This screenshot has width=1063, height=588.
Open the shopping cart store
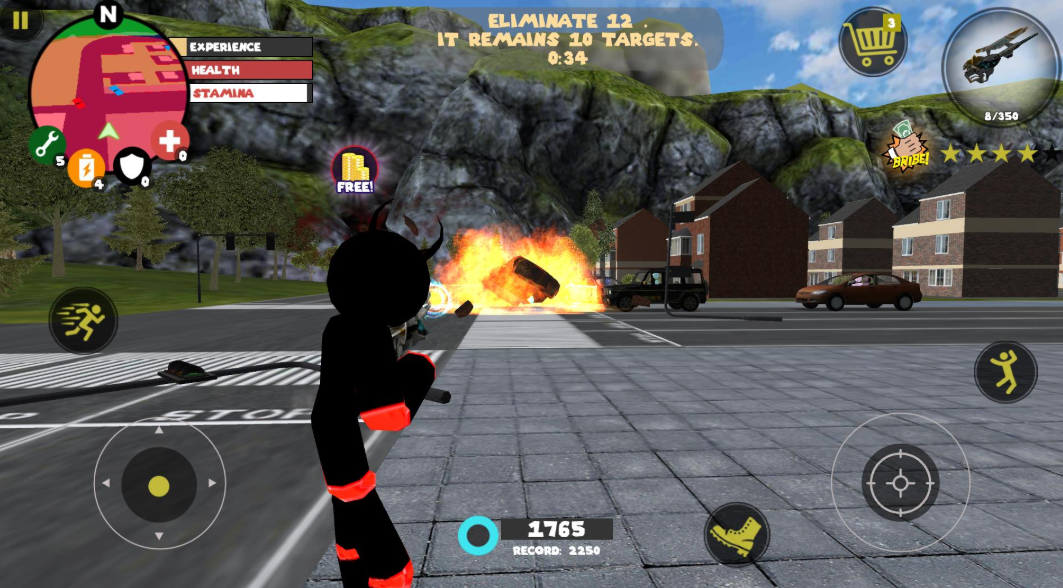click(872, 42)
